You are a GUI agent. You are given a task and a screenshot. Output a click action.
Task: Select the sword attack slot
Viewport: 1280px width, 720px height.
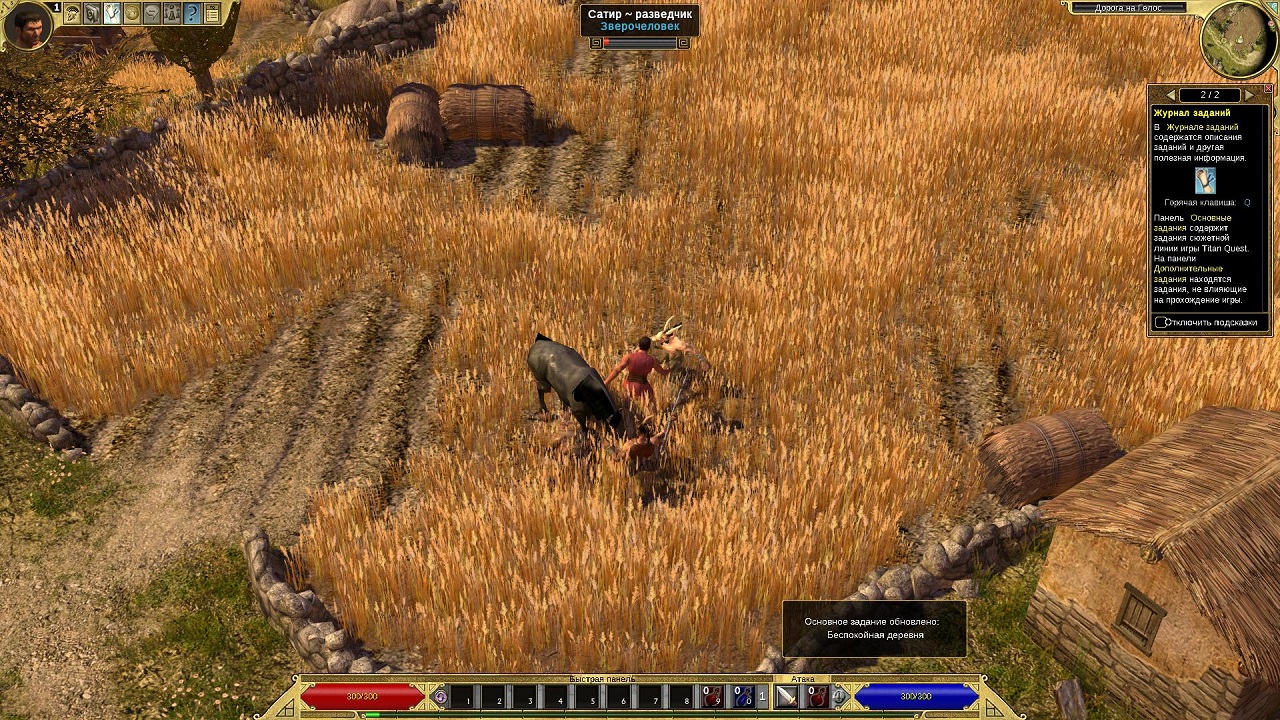[x=787, y=697]
